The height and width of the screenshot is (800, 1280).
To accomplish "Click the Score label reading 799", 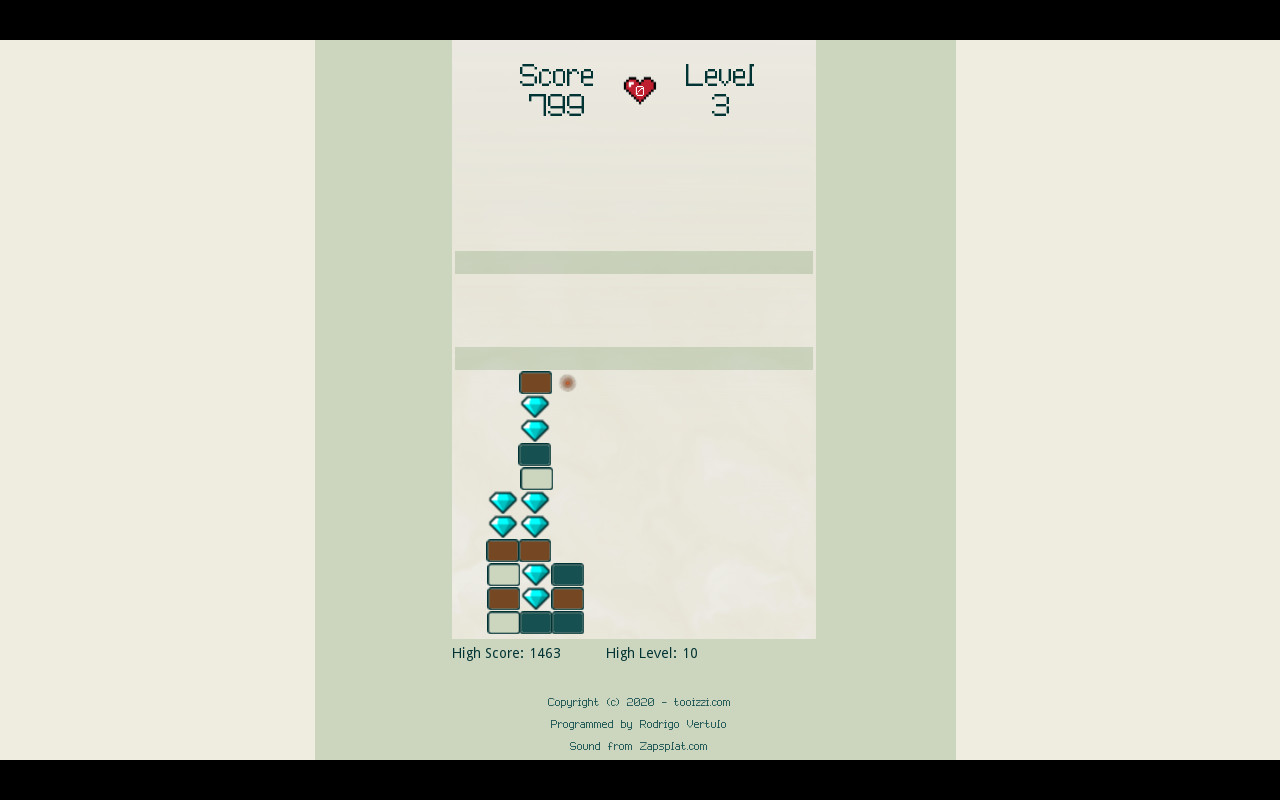I will [x=556, y=88].
